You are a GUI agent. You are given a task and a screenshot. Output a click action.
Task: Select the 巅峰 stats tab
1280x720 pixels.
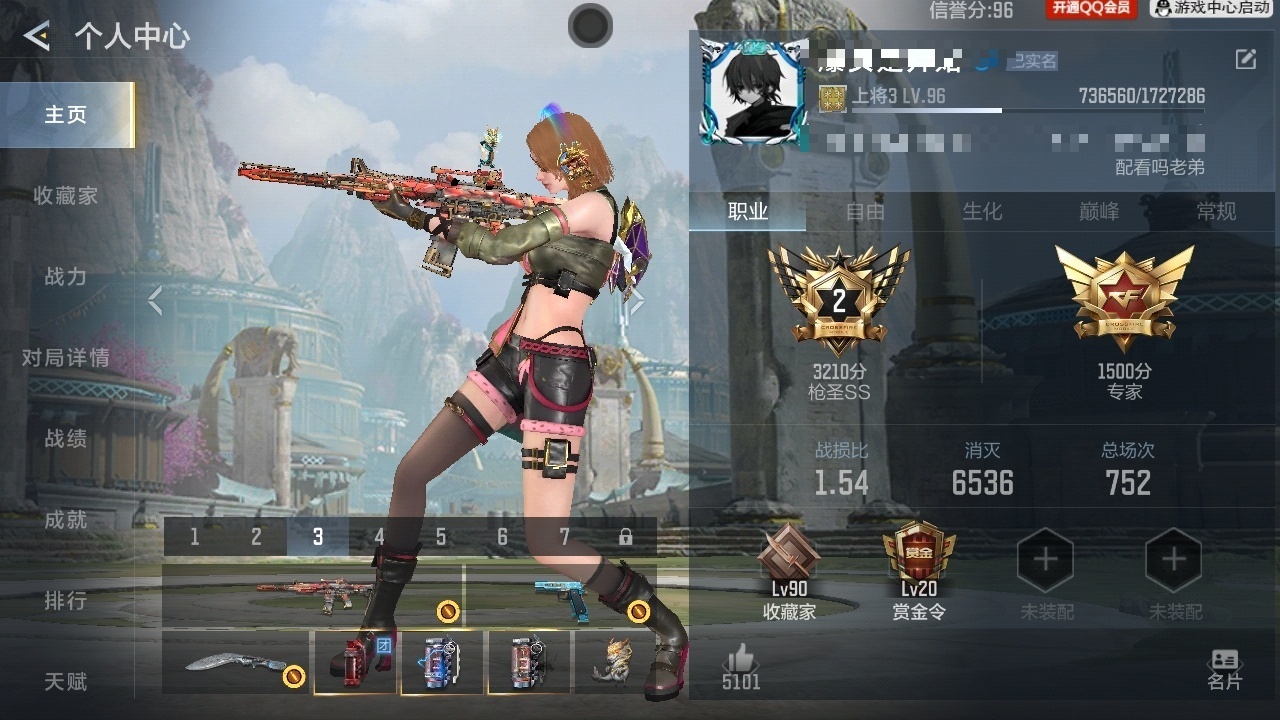[x=1099, y=212]
